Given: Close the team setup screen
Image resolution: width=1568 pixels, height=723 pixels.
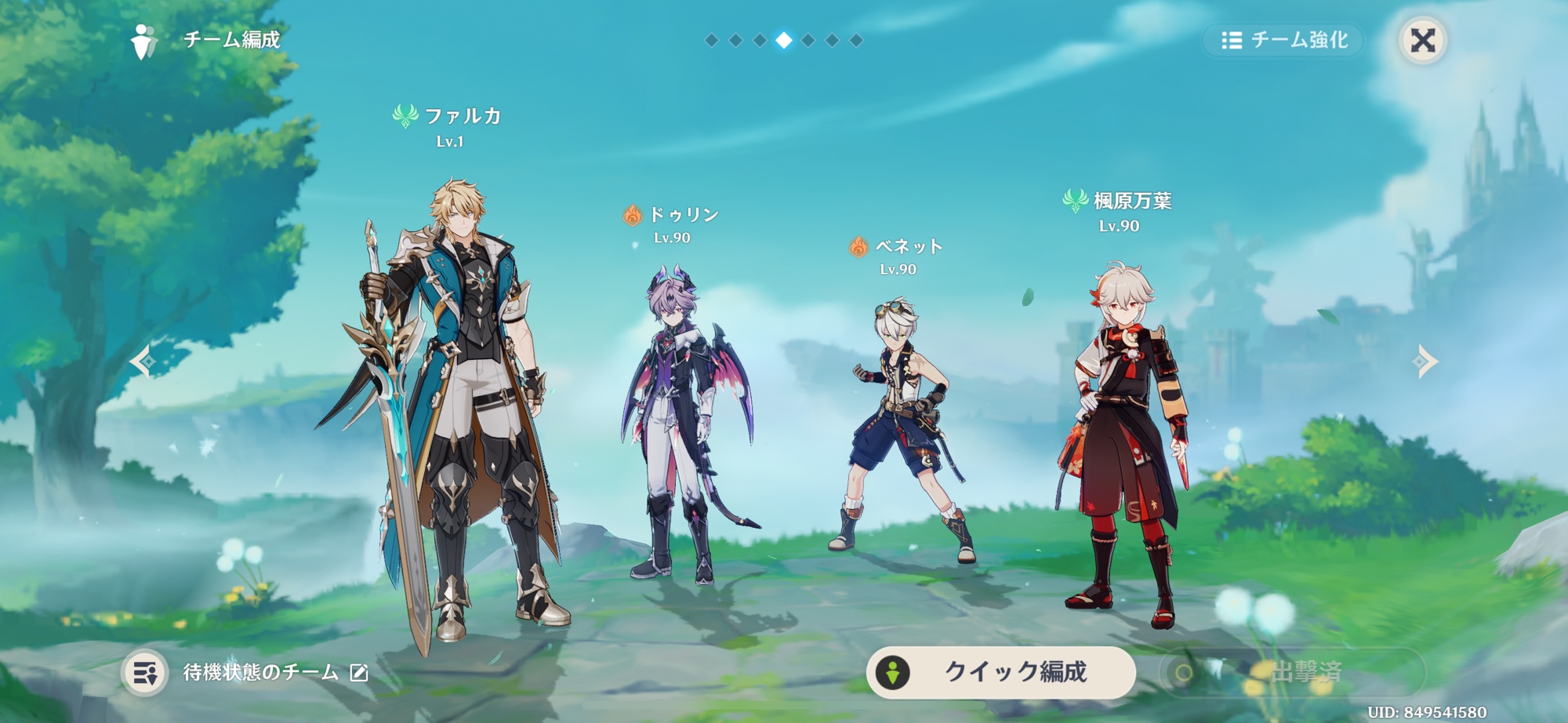Looking at the screenshot, I should click(1422, 40).
